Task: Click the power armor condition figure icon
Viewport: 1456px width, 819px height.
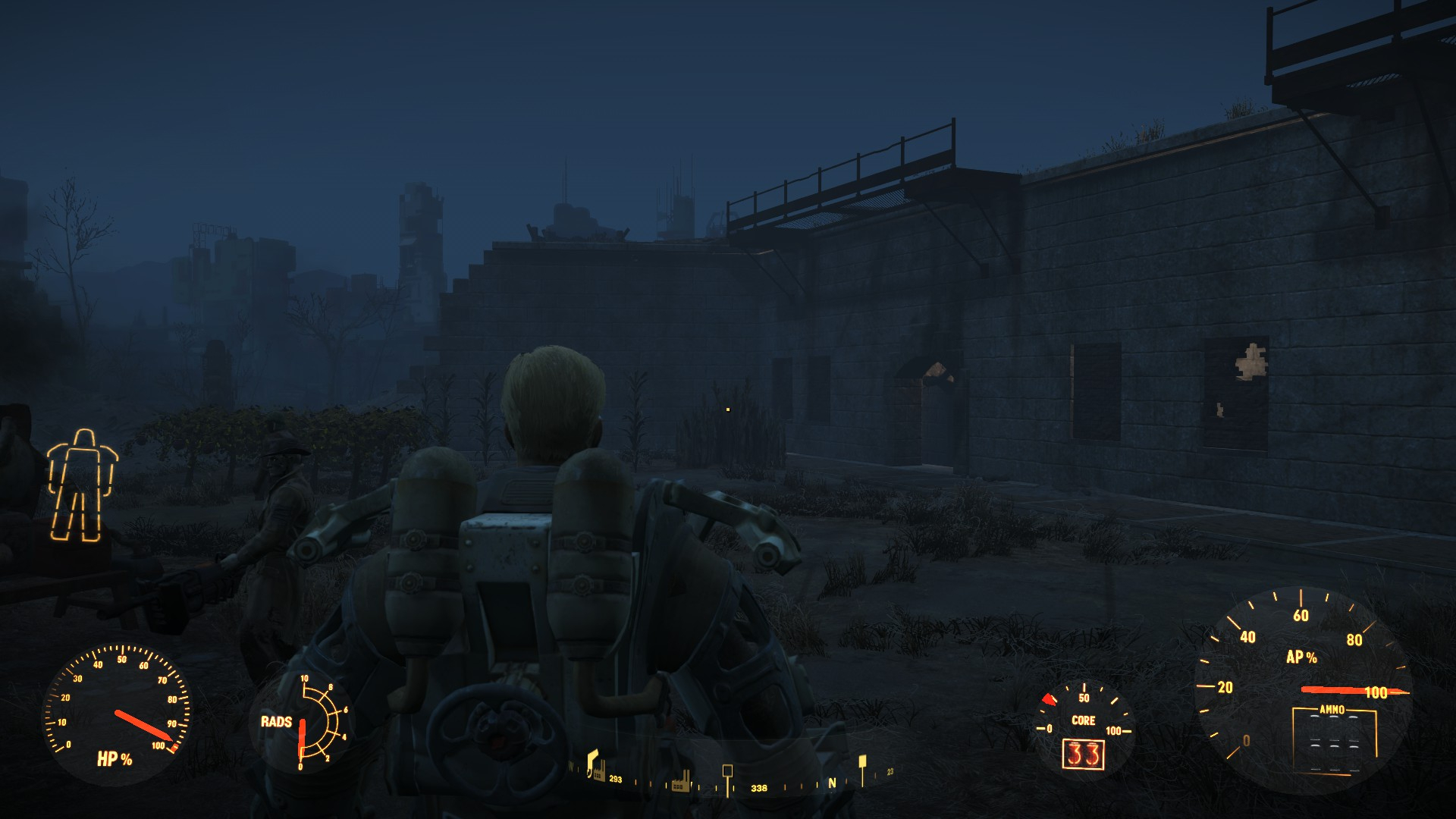Action: 80,485
